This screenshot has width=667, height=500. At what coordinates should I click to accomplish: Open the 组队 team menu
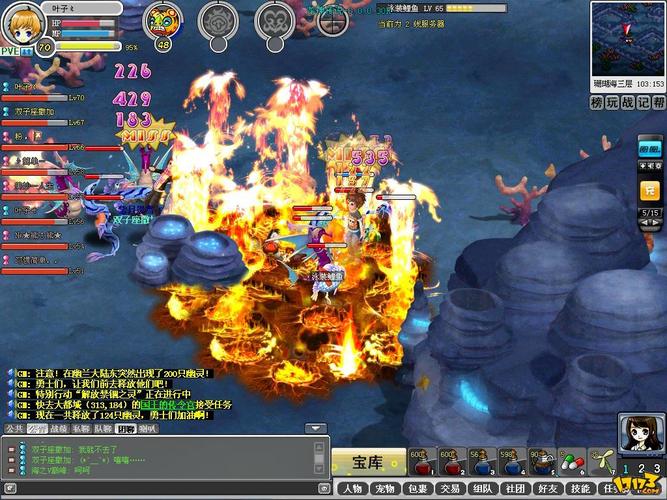coord(483,489)
